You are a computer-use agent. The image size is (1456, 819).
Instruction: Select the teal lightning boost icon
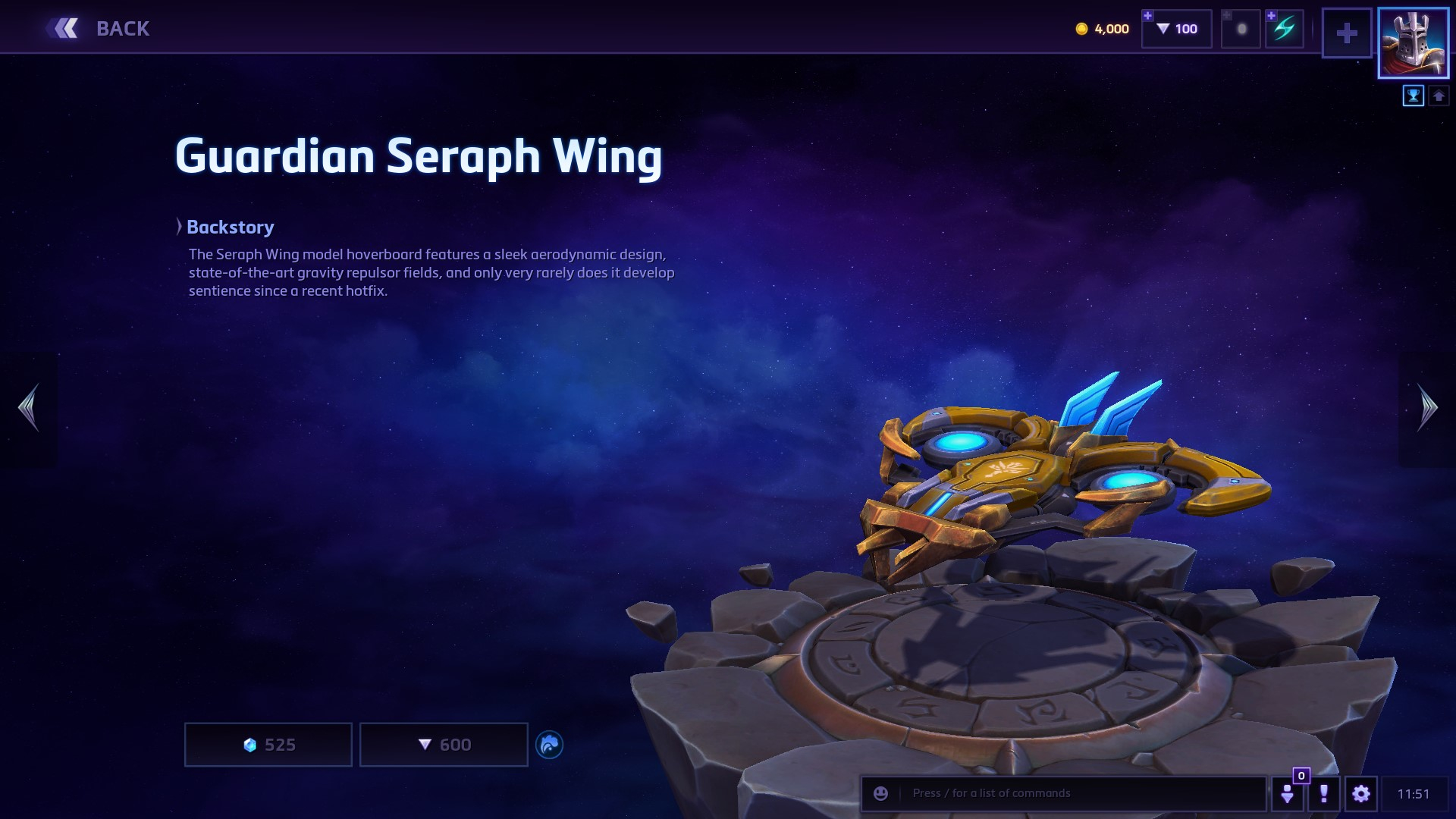pyautogui.click(x=1284, y=30)
